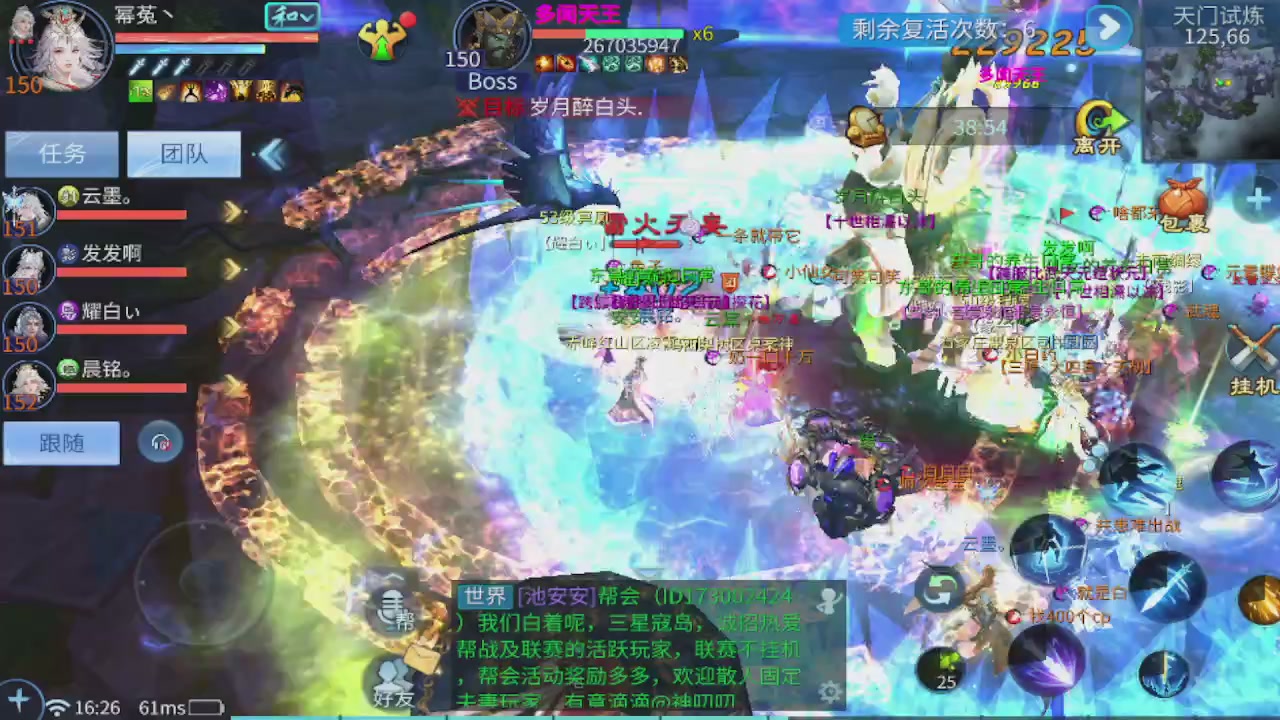The height and width of the screenshot is (720, 1280).
Task: Switch to the 任务 quest tab
Action: click(62, 152)
